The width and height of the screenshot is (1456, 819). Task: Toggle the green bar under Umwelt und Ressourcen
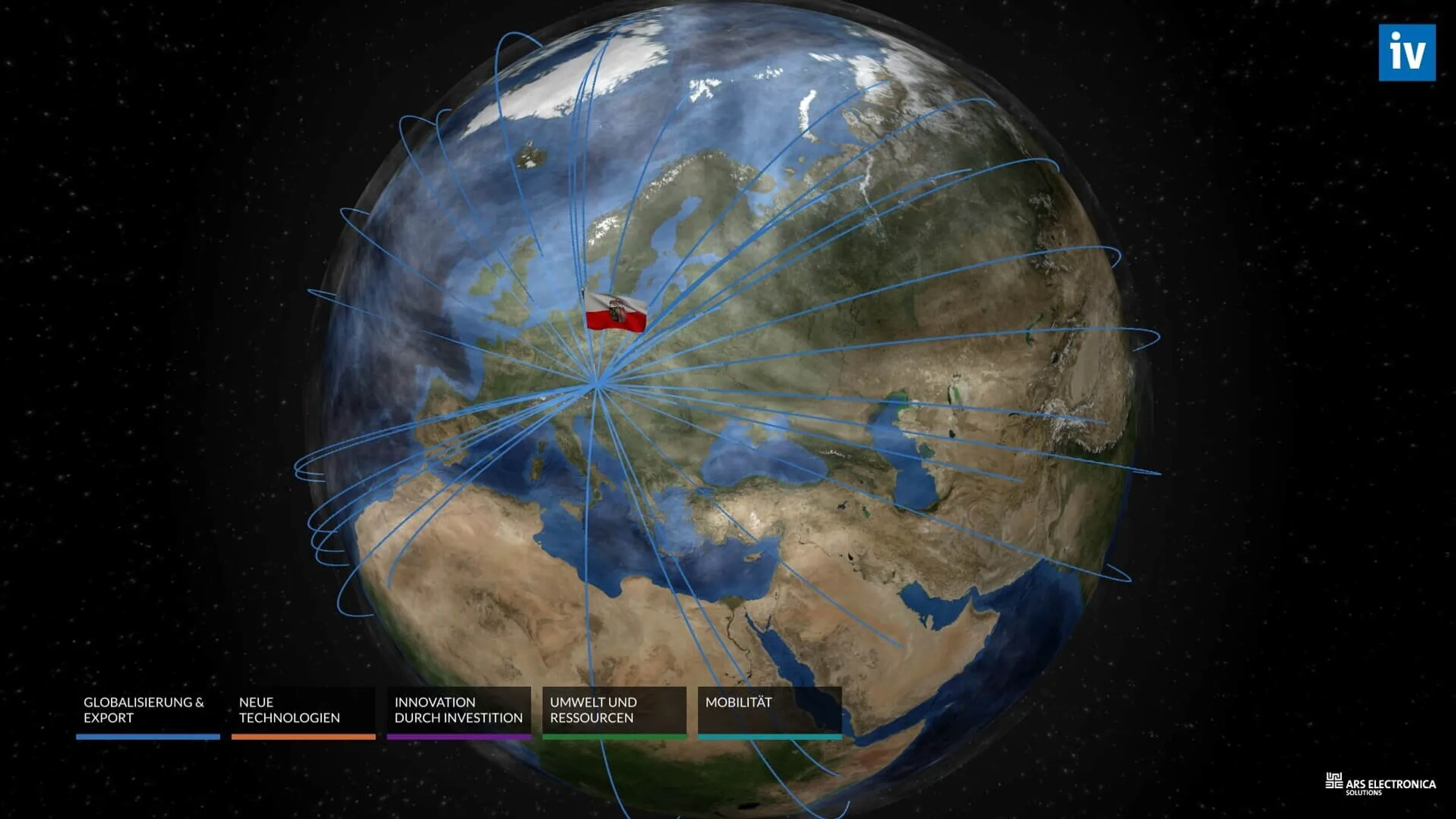coord(614,737)
